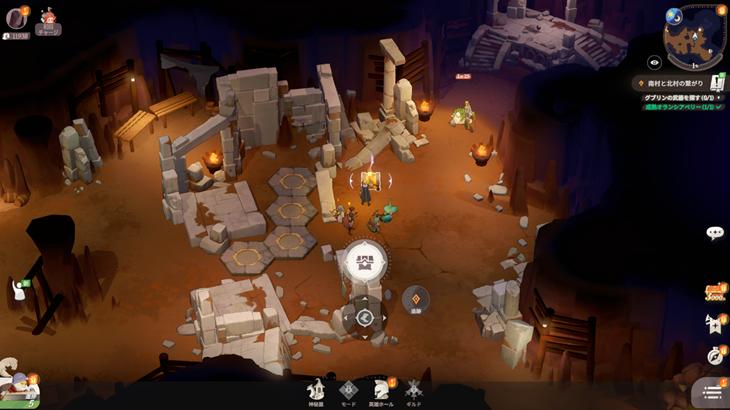Expand the hamburger list menu
730x410 pixels.
(711, 392)
